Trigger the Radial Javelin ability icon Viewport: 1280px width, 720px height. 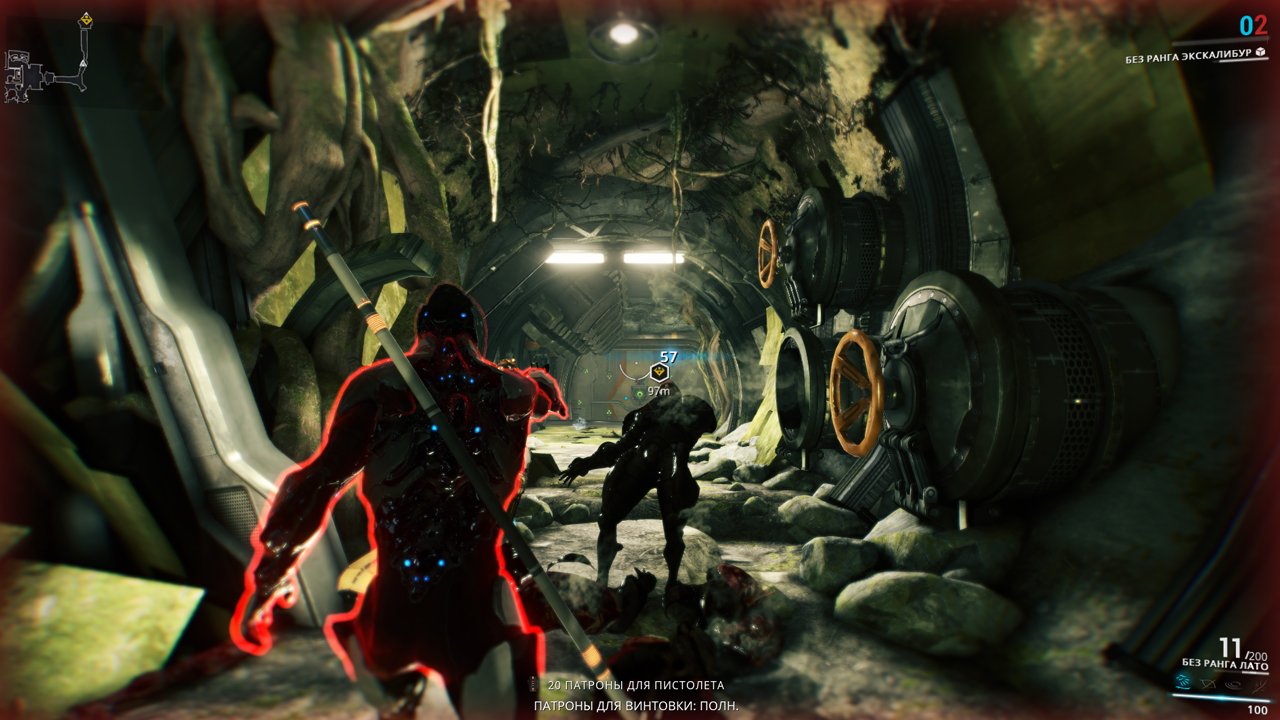pyautogui.click(x=1233, y=684)
